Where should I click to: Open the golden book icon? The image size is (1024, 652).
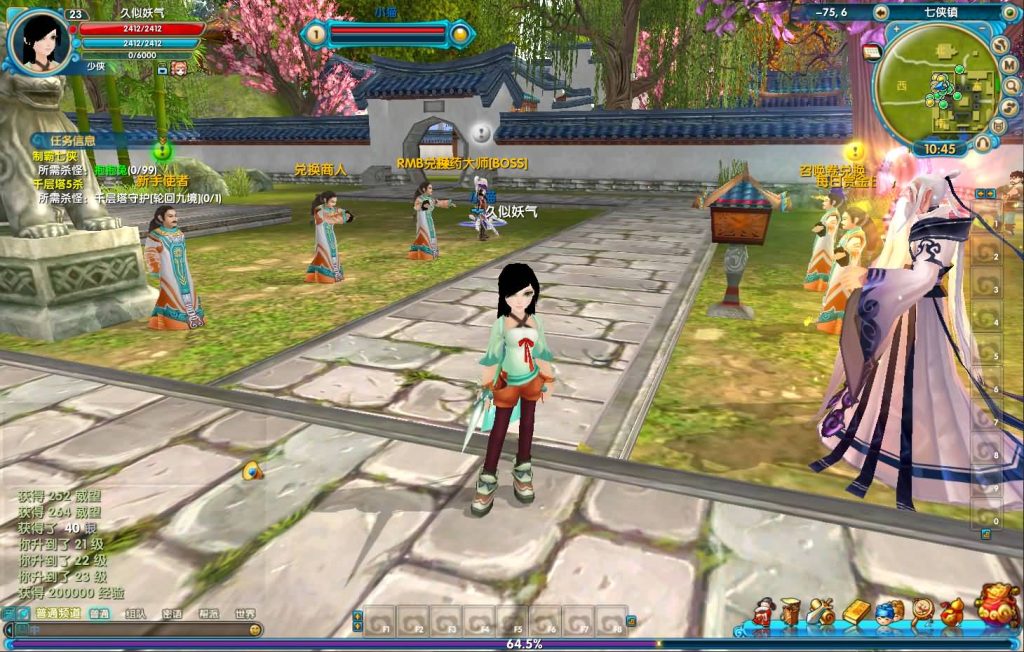point(856,612)
